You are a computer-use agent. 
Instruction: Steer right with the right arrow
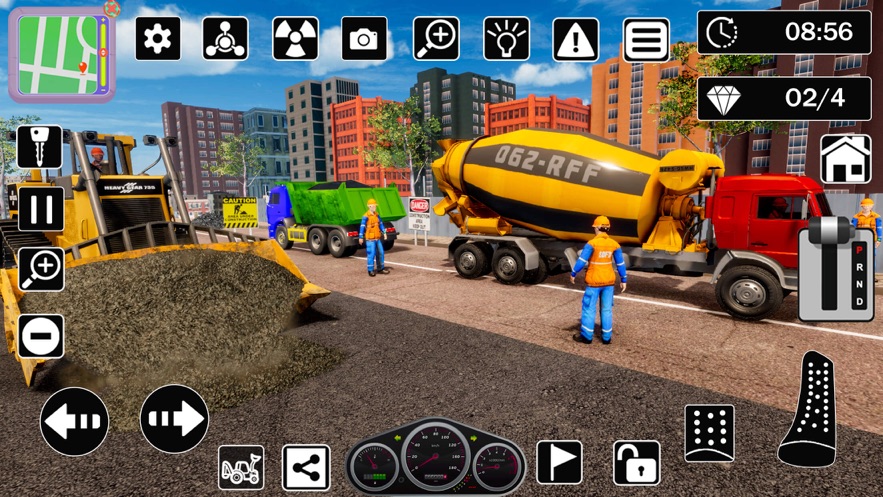pyautogui.click(x=174, y=419)
